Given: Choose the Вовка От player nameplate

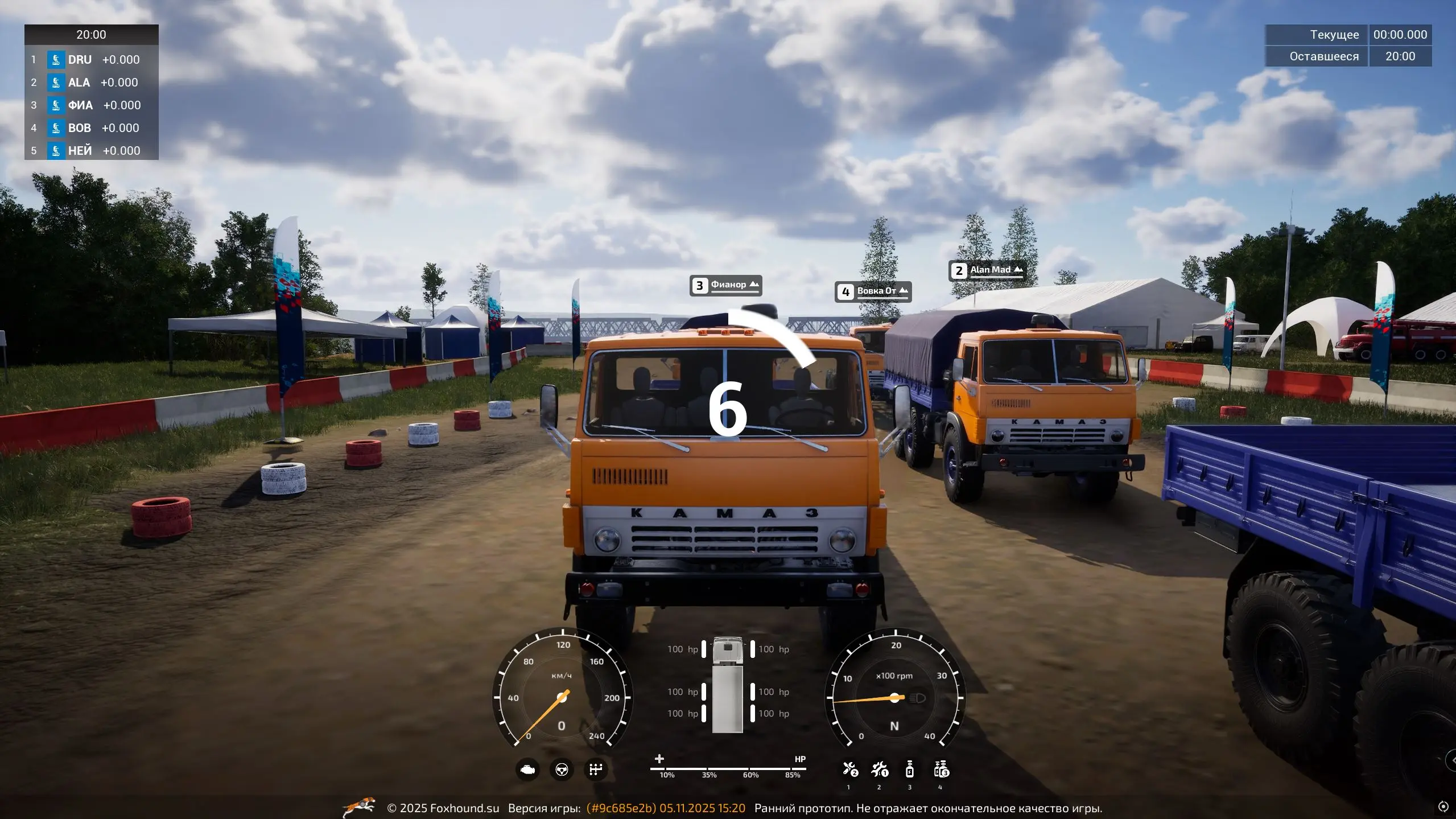Looking at the screenshot, I should 873,291.
